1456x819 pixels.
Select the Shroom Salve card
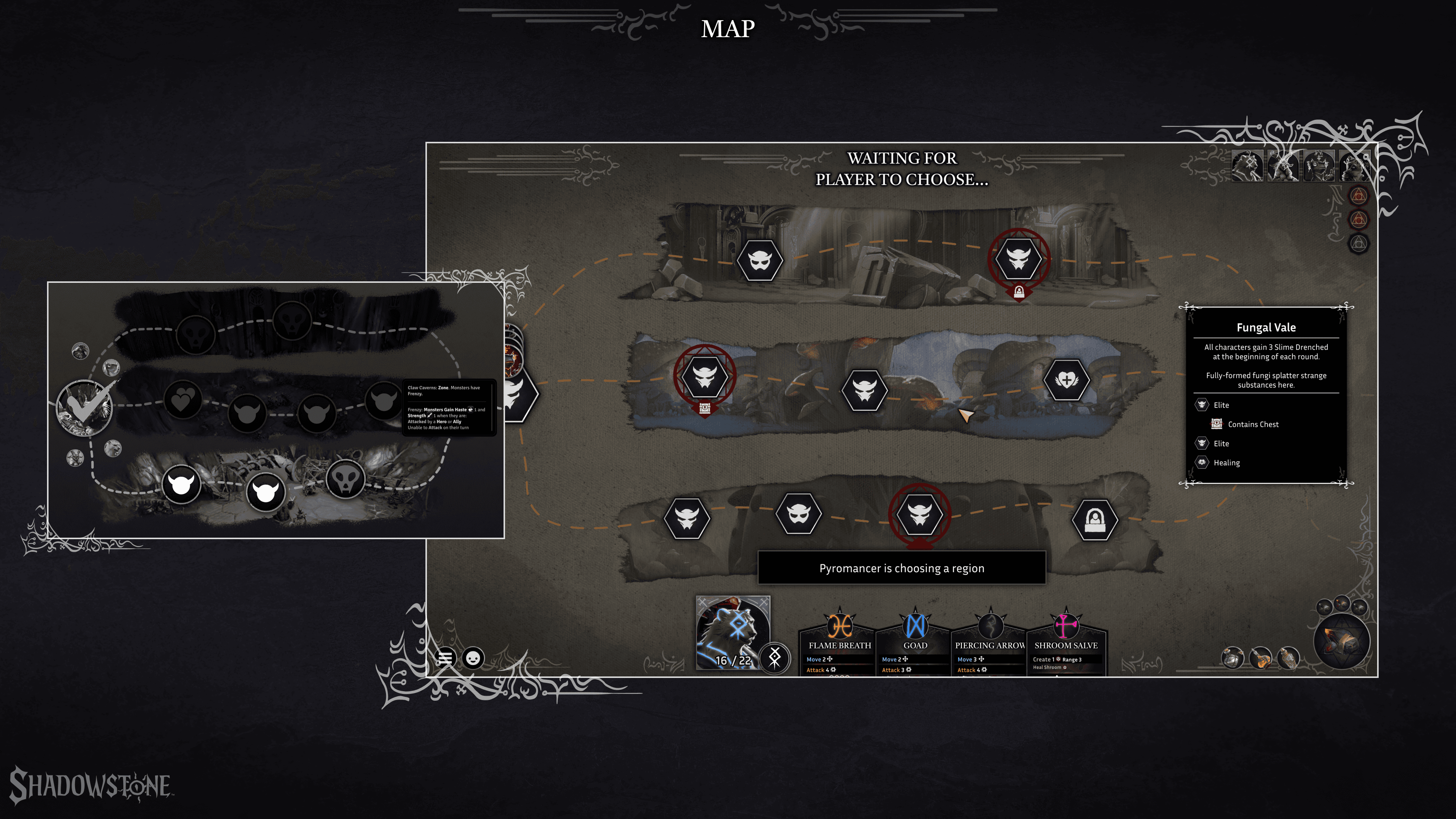(x=1065, y=645)
